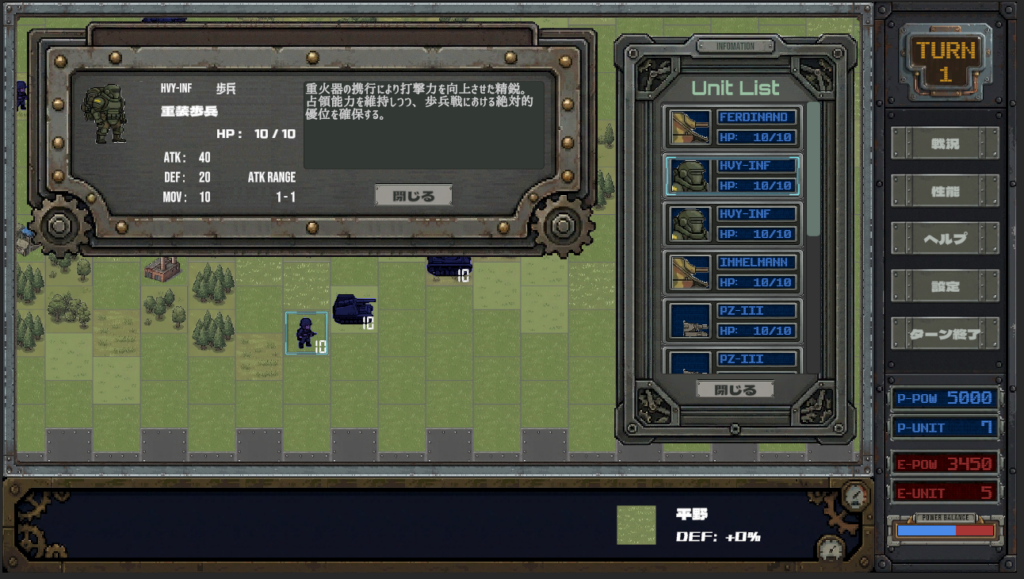Image resolution: width=1024 pixels, height=579 pixels.
Task: Open the 設定 settings menu
Action: click(944, 286)
